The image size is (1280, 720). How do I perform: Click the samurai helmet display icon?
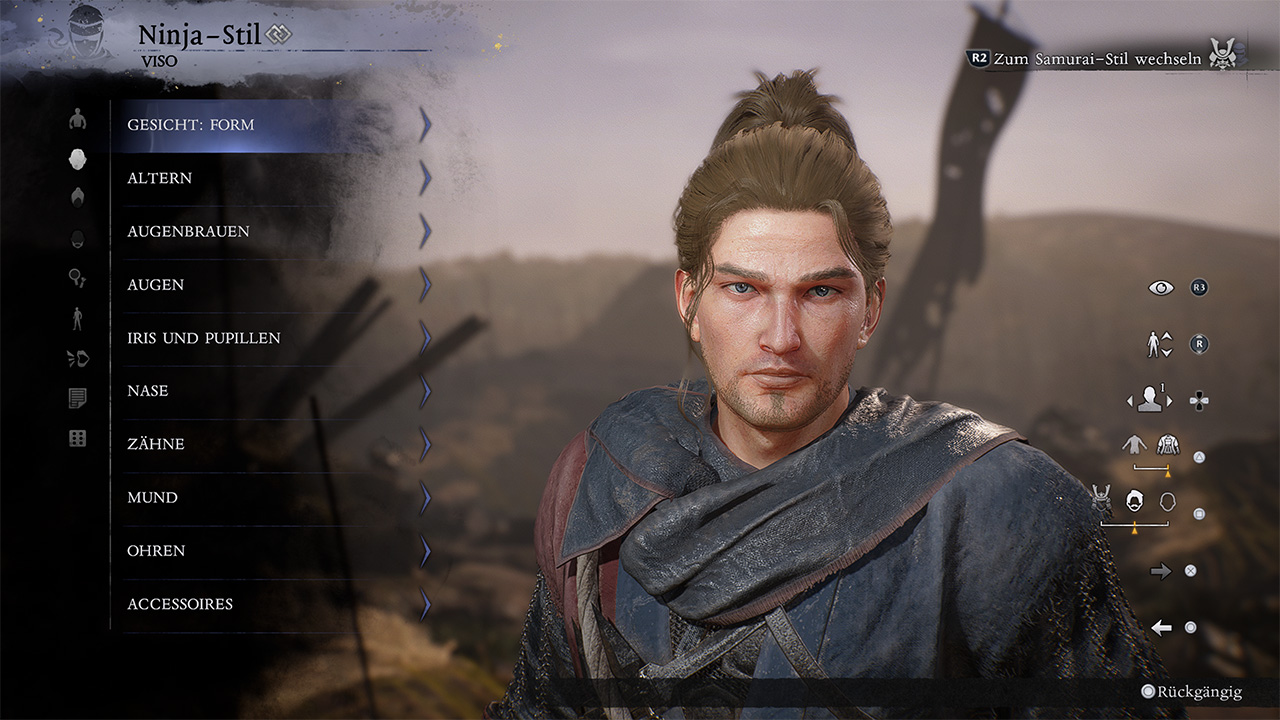click(1103, 500)
